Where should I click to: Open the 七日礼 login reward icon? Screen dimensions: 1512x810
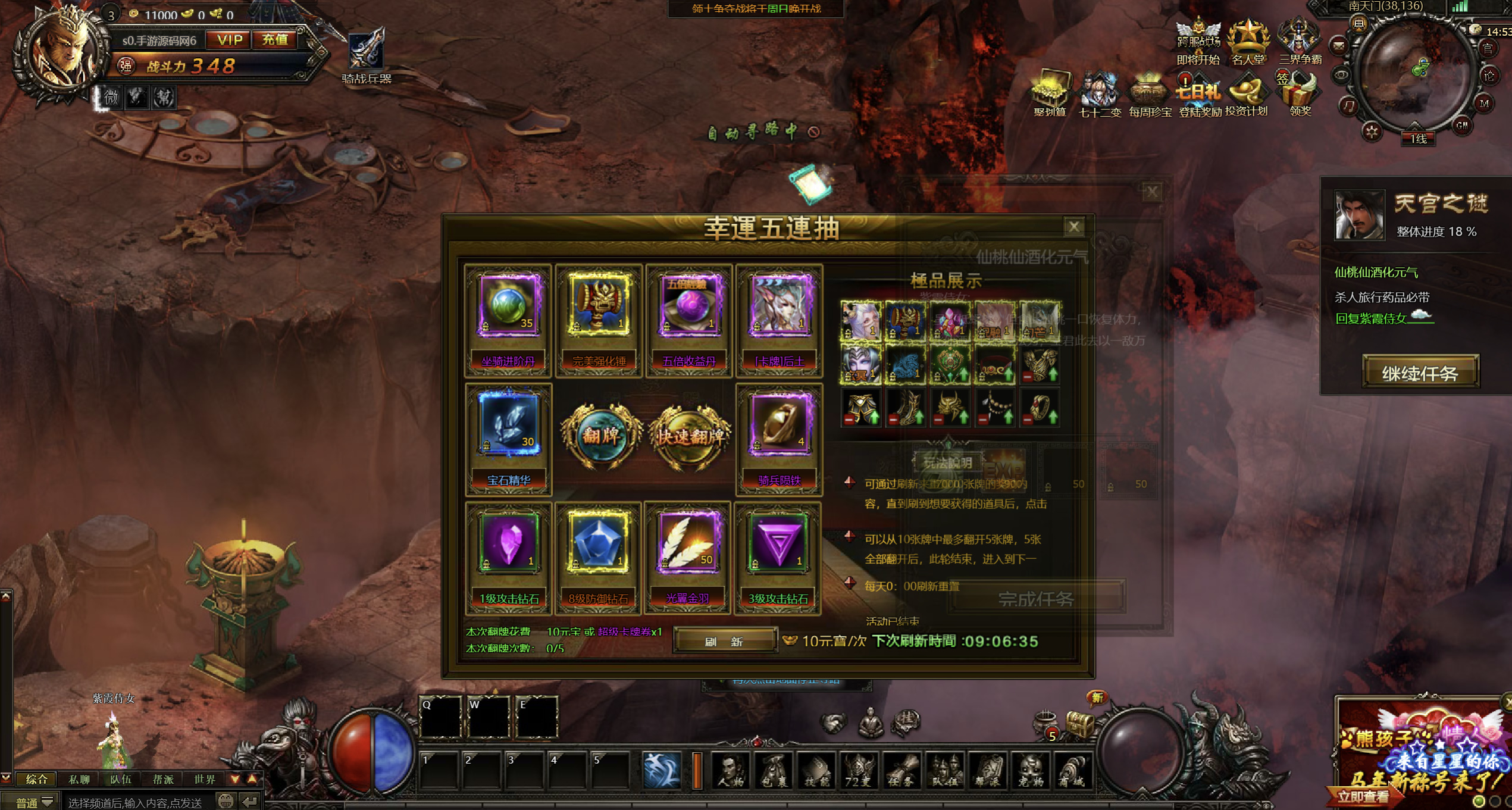[x=1198, y=95]
